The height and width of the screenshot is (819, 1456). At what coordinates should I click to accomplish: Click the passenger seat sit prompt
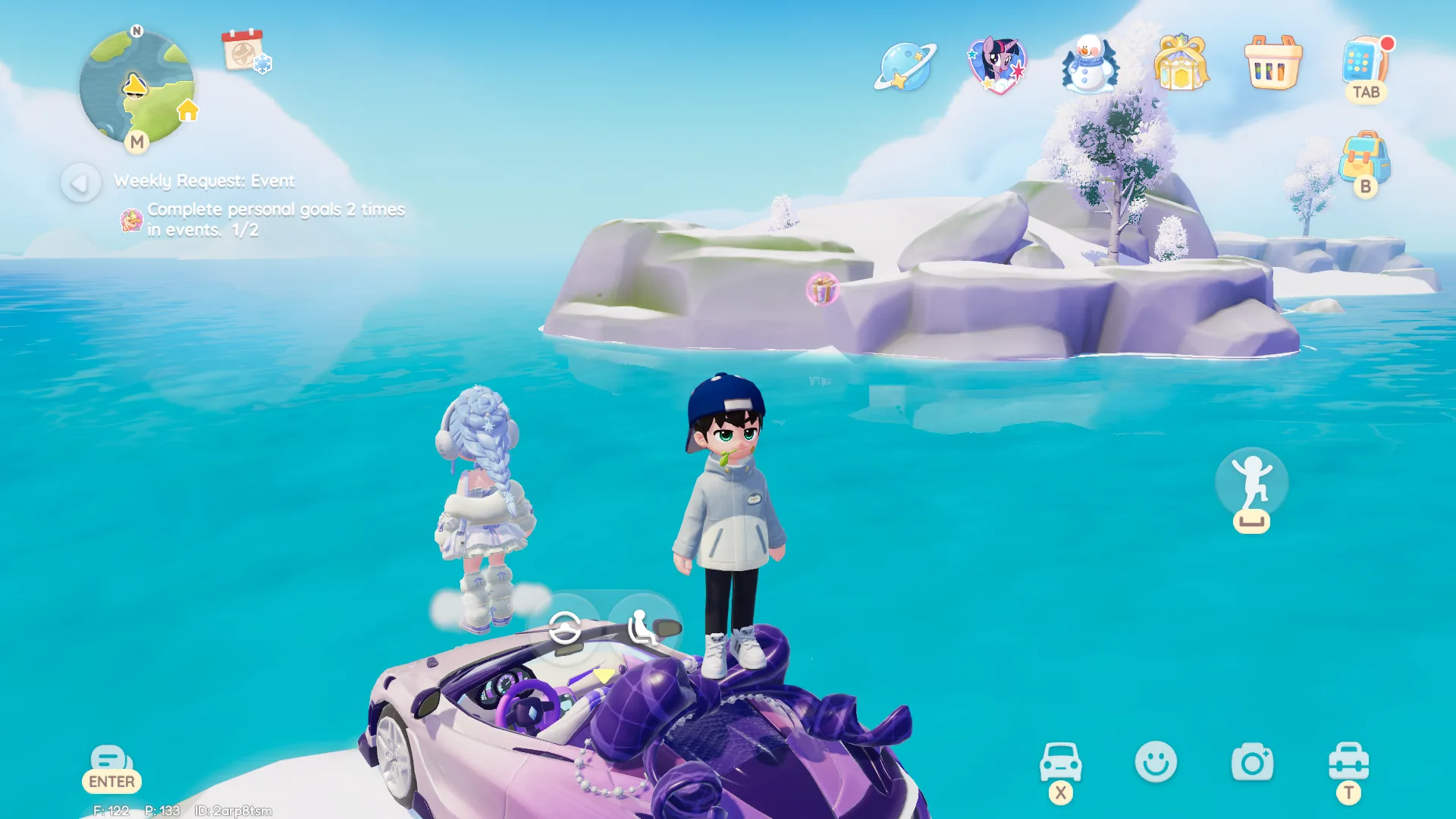[642, 628]
